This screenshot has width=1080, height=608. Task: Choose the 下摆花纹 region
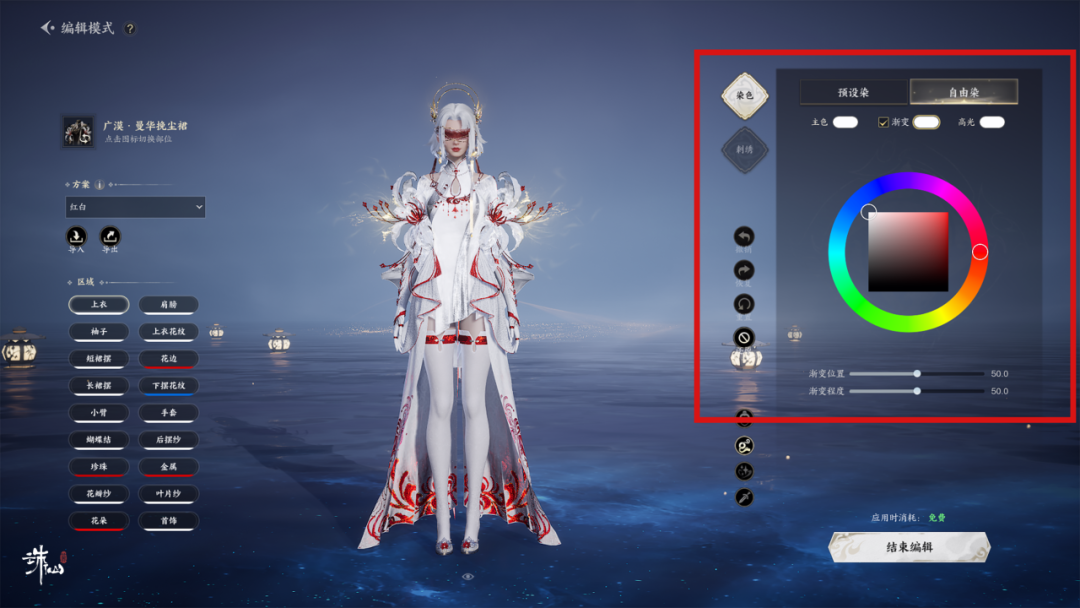coord(168,385)
